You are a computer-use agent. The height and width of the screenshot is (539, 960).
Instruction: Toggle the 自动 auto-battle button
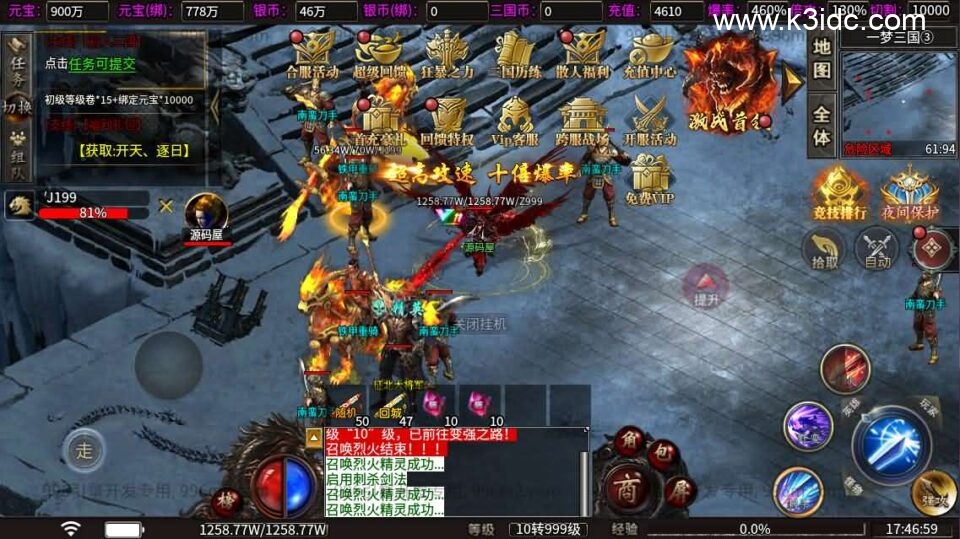pyautogui.click(x=877, y=249)
